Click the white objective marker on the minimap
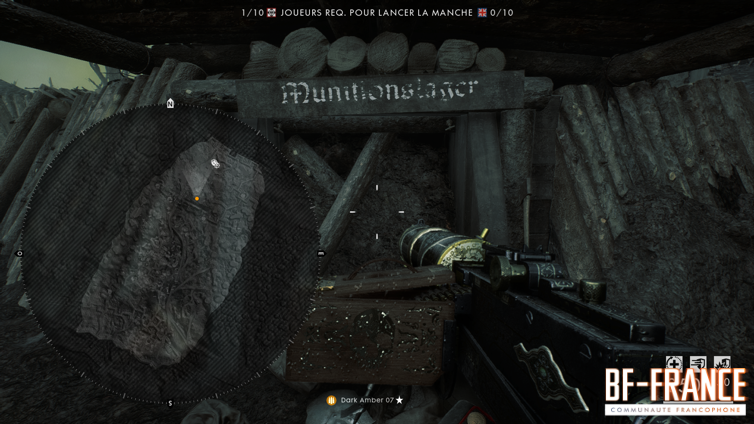The image size is (754, 424). (215, 163)
